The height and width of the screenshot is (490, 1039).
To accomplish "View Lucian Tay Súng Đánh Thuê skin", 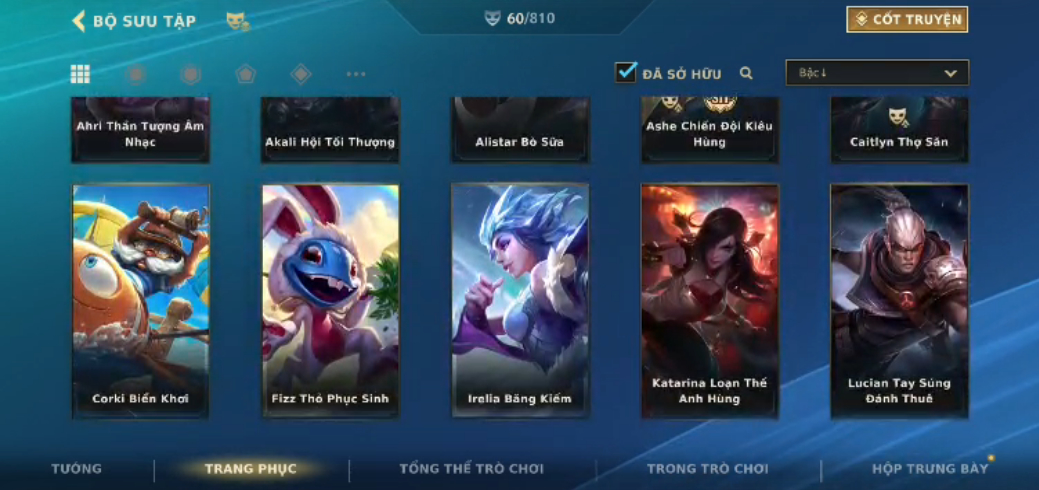I will [899, 300].
